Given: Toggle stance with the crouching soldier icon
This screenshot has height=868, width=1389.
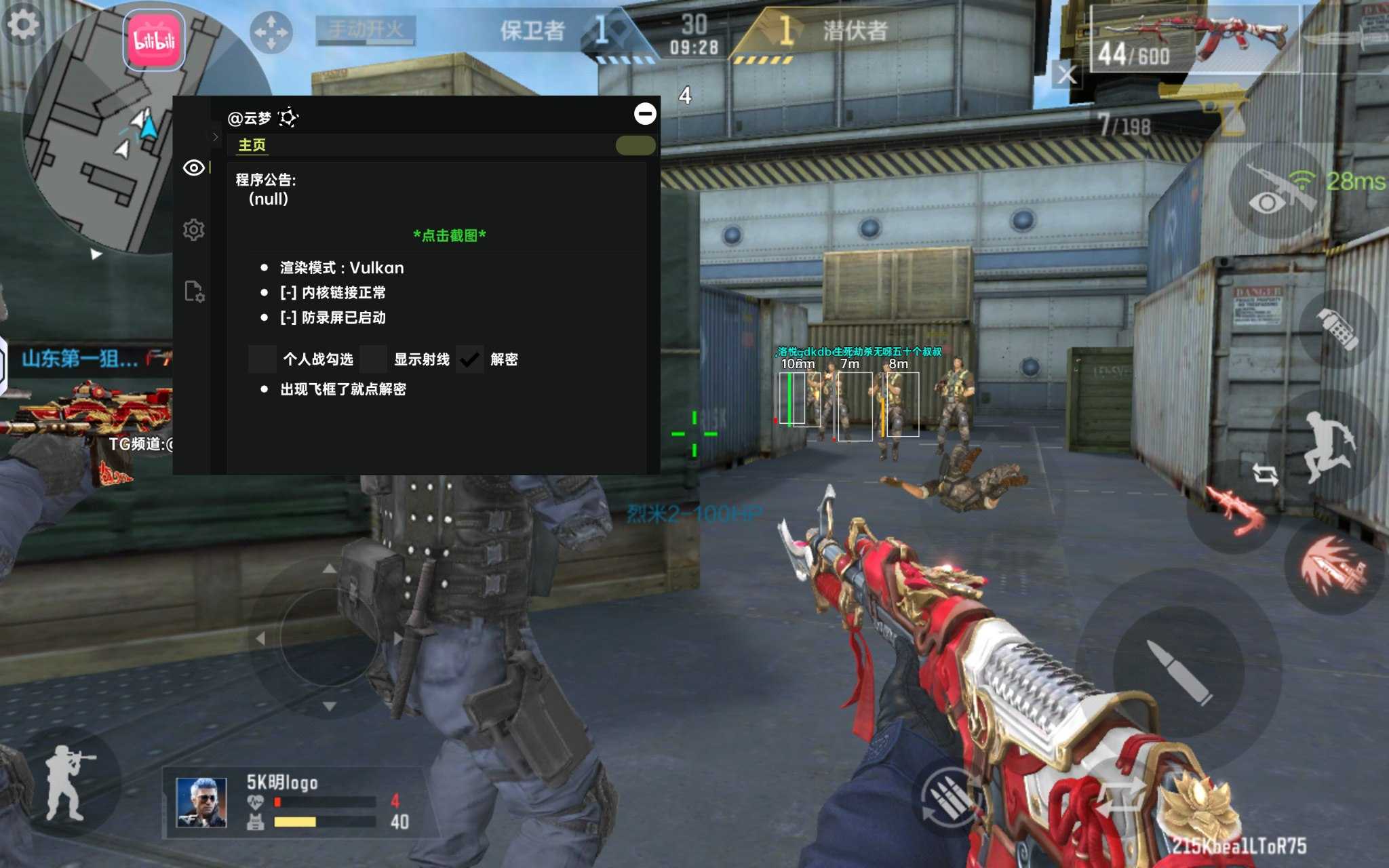Looking at the screenshot, I should [x=68, y=783].
